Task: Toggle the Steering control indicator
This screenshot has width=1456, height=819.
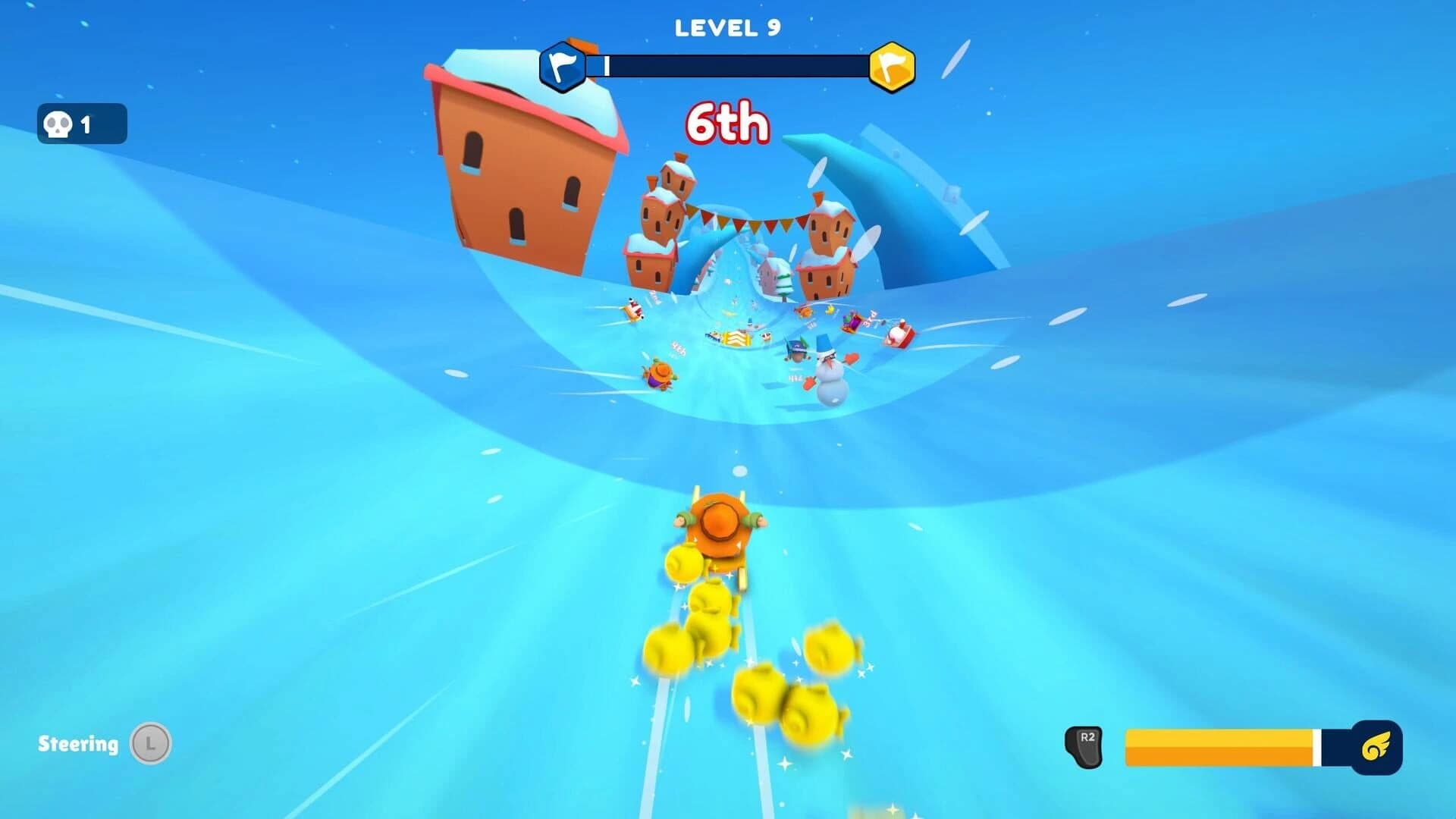Action: click(106, 744)
